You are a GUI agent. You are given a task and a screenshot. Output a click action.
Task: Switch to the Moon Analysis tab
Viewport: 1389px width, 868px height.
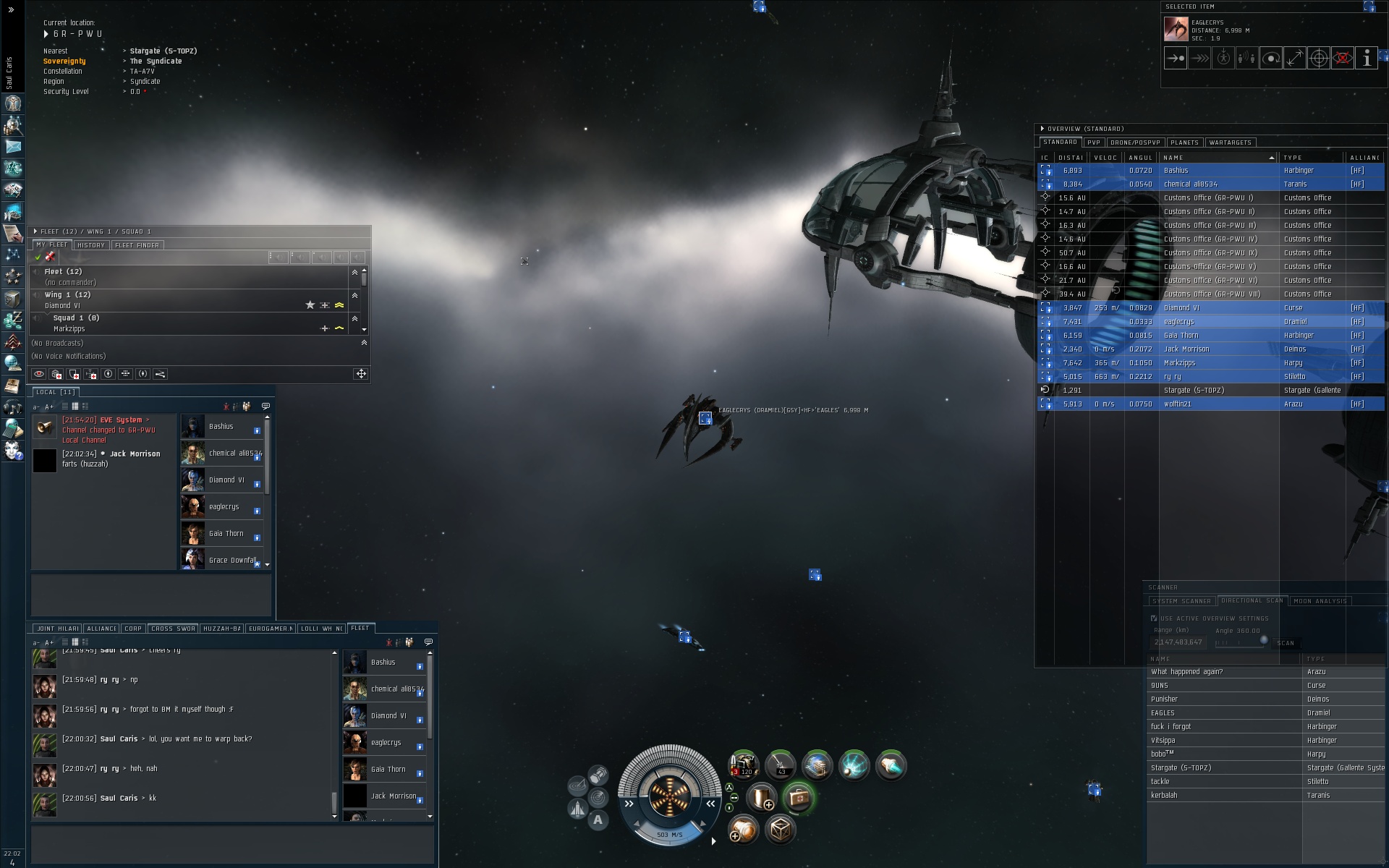1320,601
